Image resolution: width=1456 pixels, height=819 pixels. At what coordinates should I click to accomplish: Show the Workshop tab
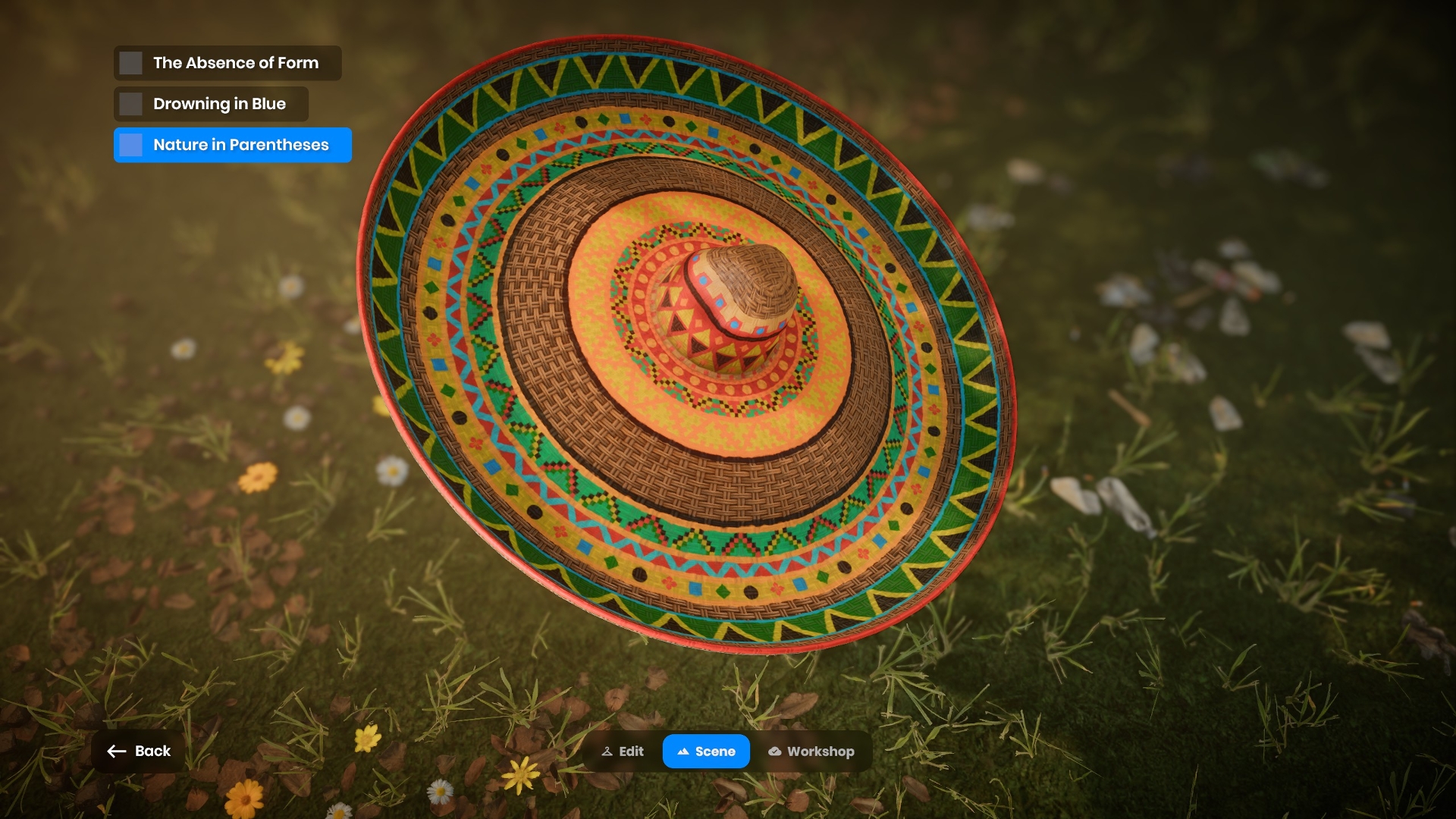(x=811, y=752)
